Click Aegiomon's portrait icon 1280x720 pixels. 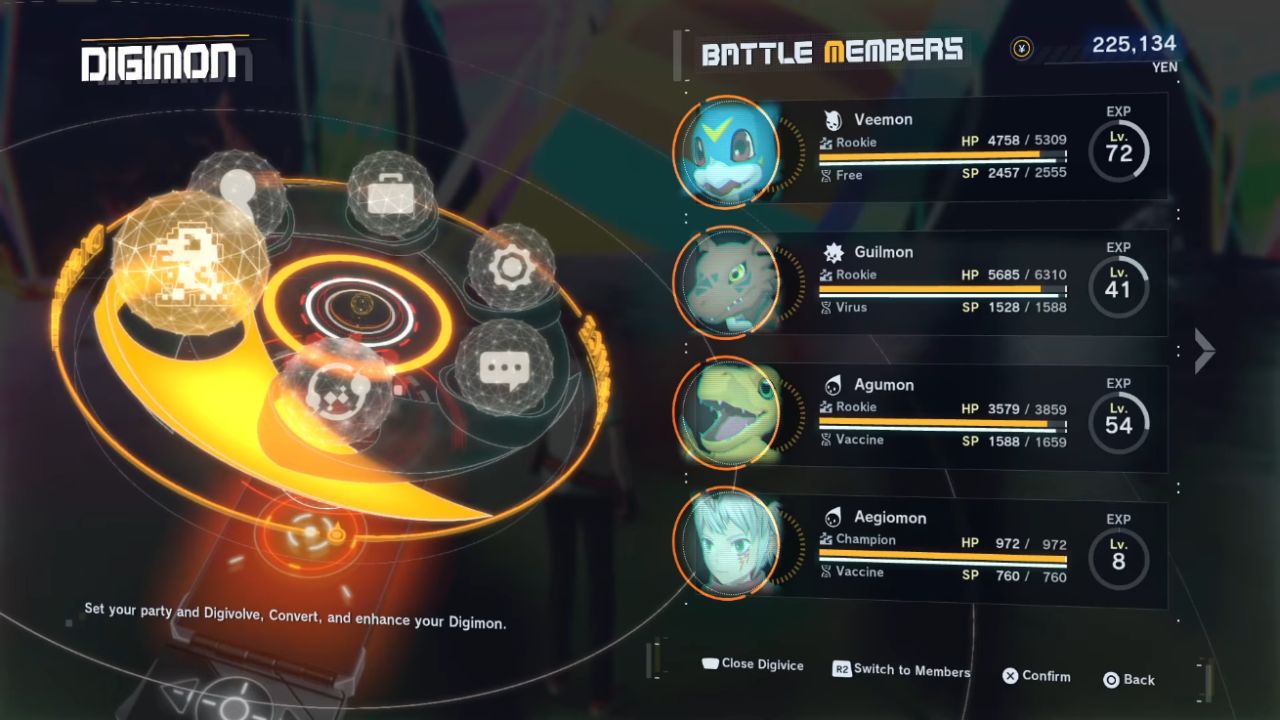click(x=726, y=548)
